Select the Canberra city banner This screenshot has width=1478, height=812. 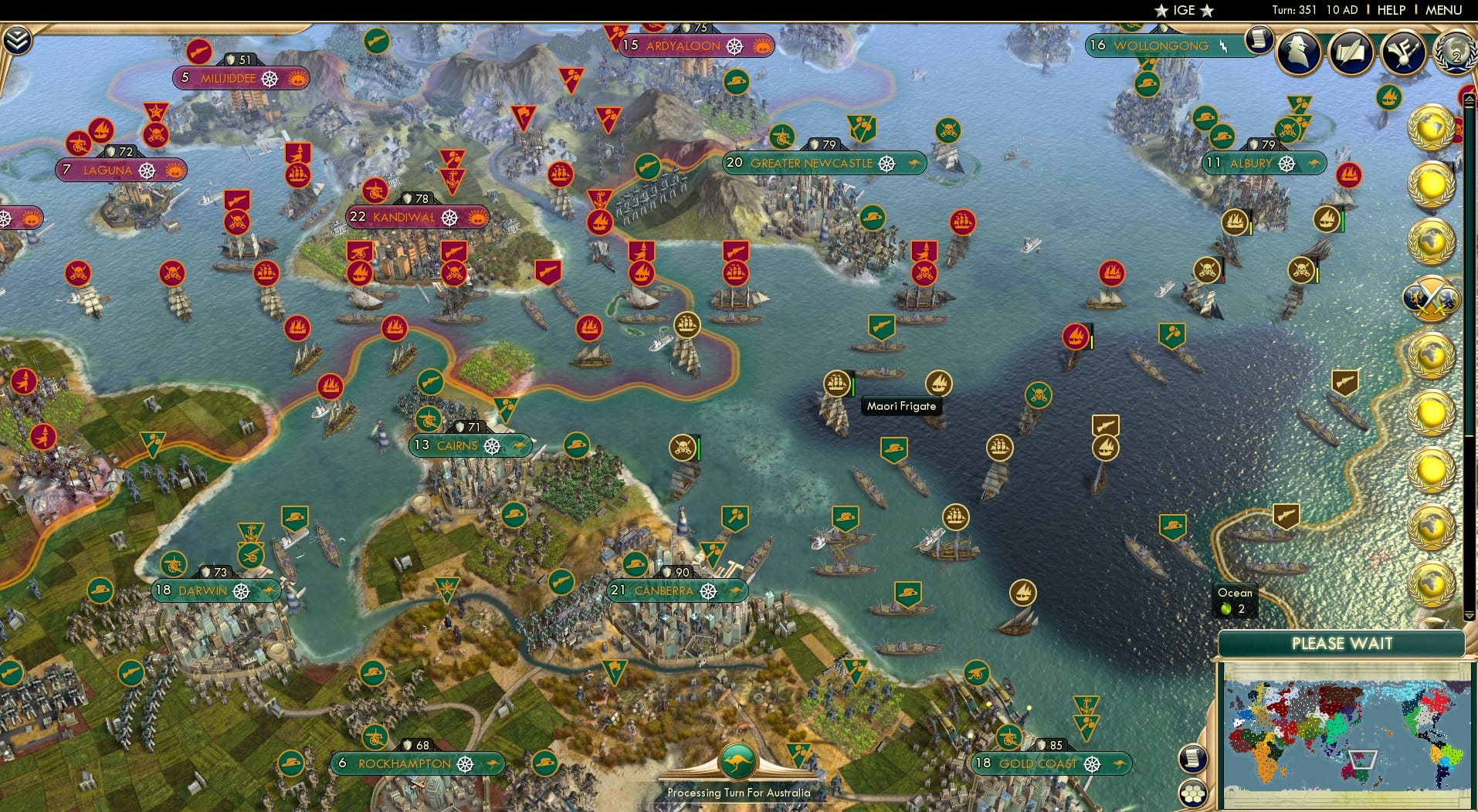677,590
